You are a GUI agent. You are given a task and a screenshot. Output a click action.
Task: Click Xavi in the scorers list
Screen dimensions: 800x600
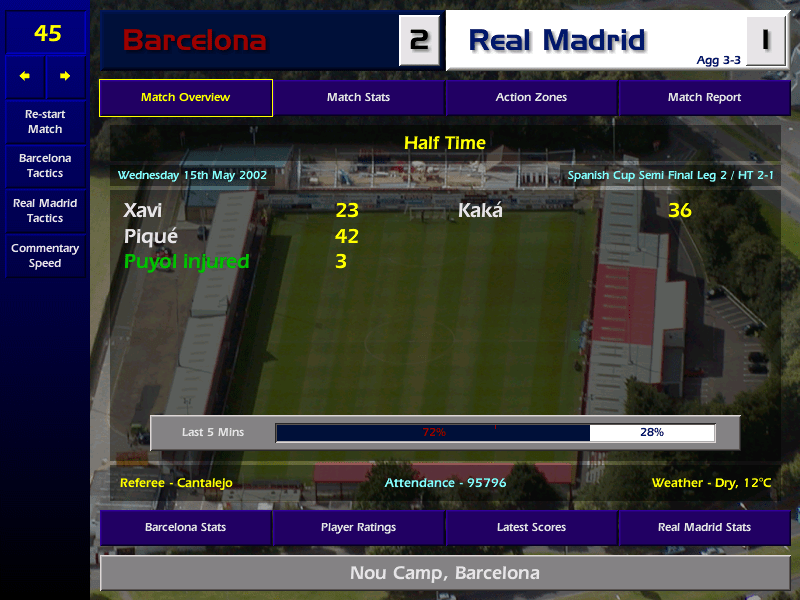coord(143,211)
